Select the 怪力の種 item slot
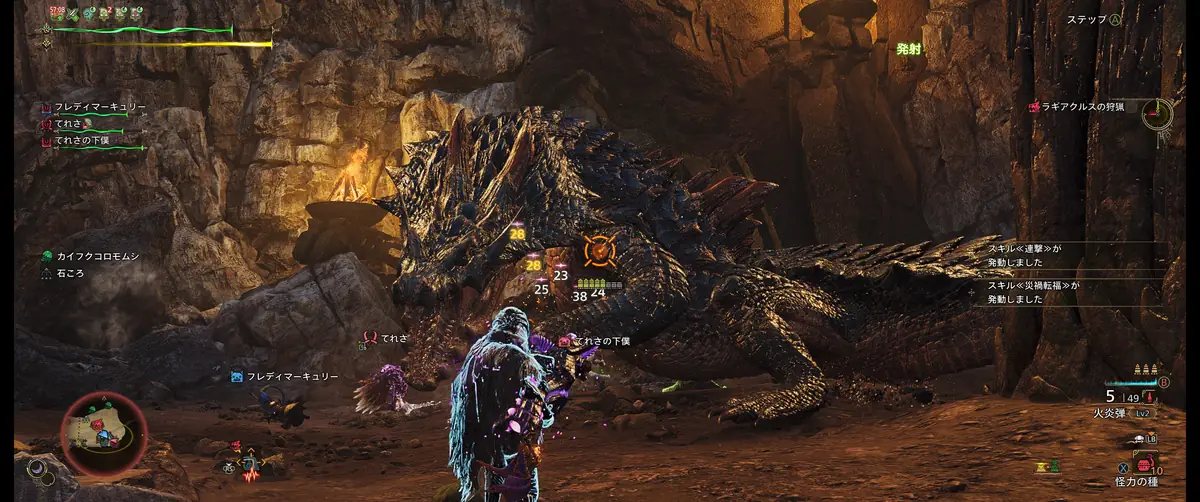Viewport: 1200px width, 502px height. pos(1140,481)
